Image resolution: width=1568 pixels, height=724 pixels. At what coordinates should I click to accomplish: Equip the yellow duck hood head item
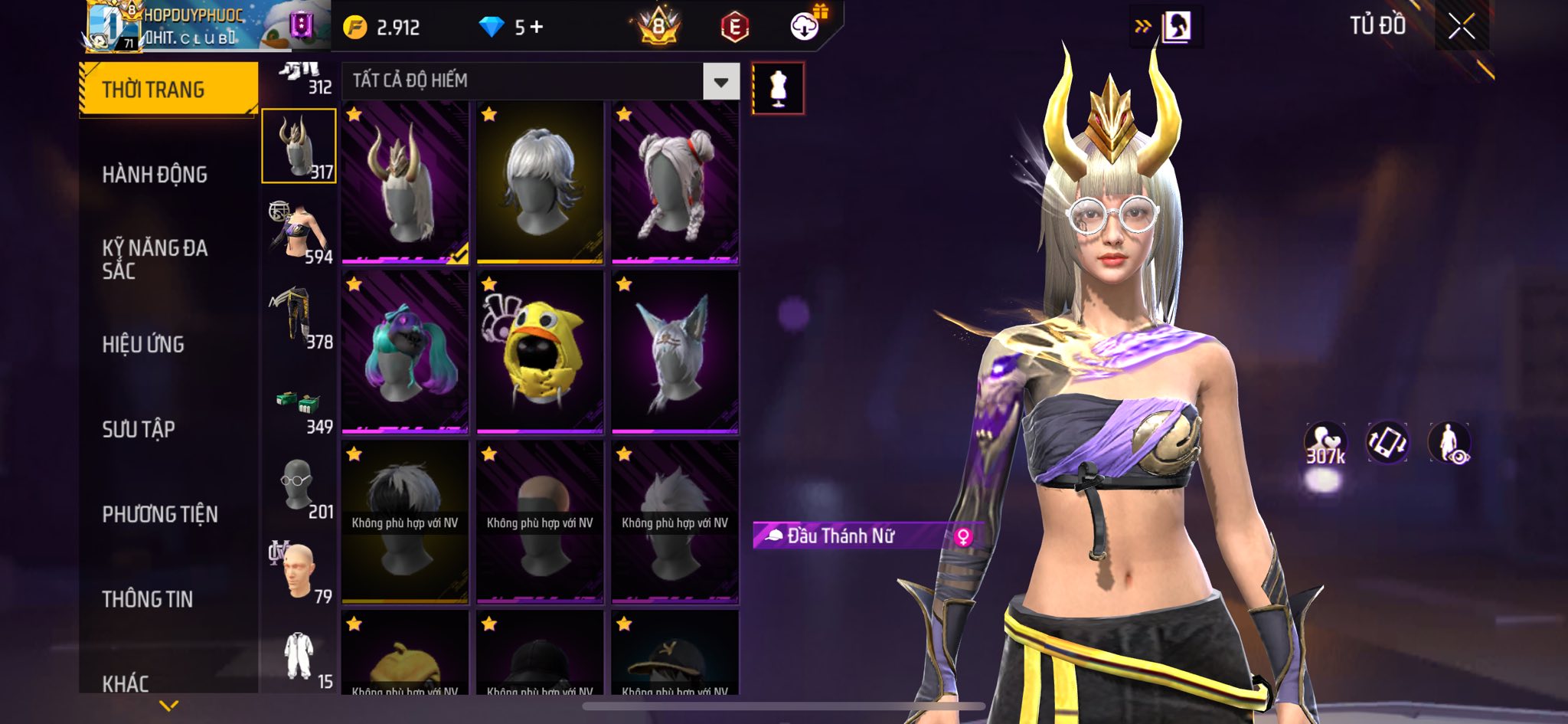pos(540,352)
